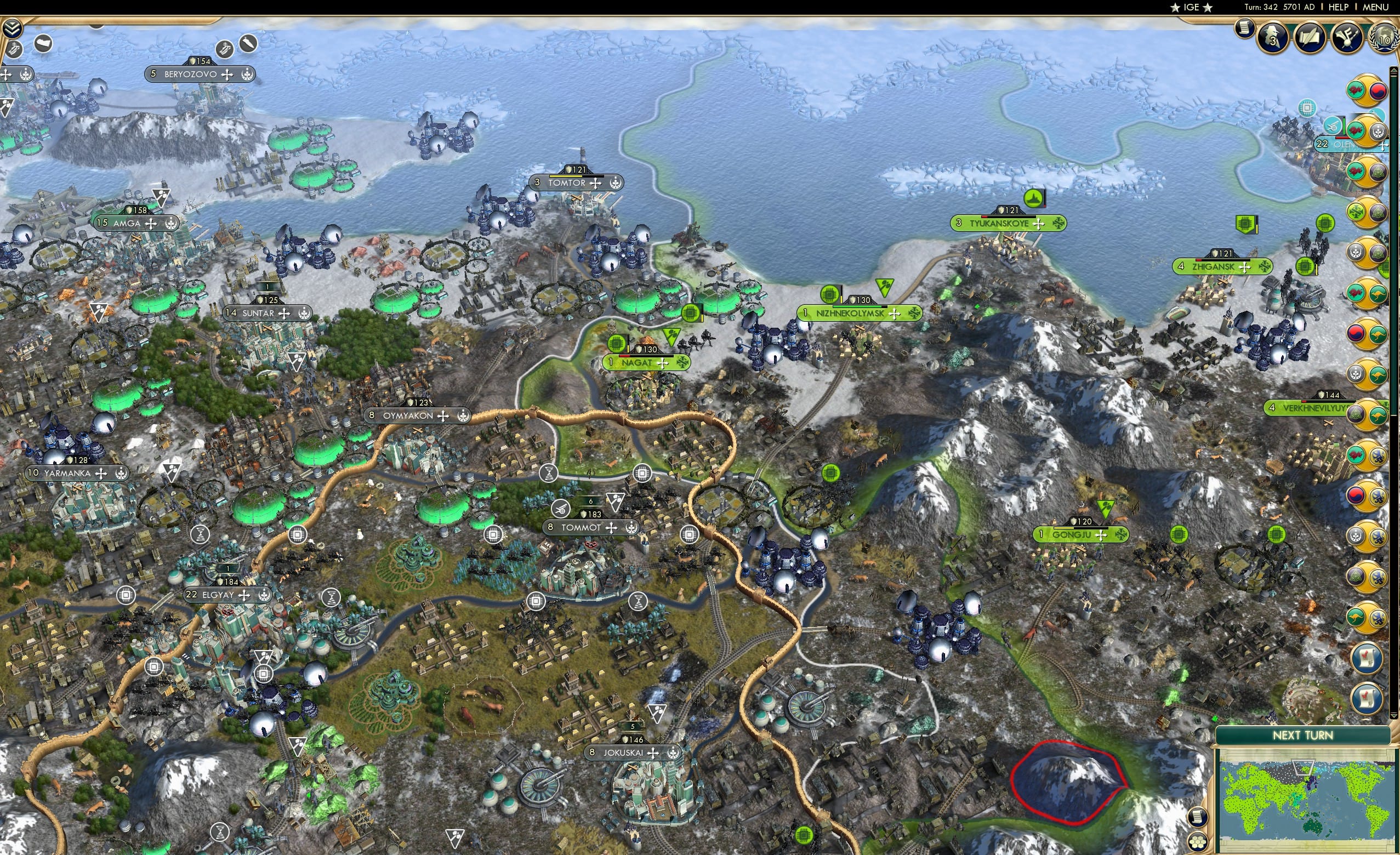Click the mountain badge icon above Tyukanskoye

pos(1034,199)
